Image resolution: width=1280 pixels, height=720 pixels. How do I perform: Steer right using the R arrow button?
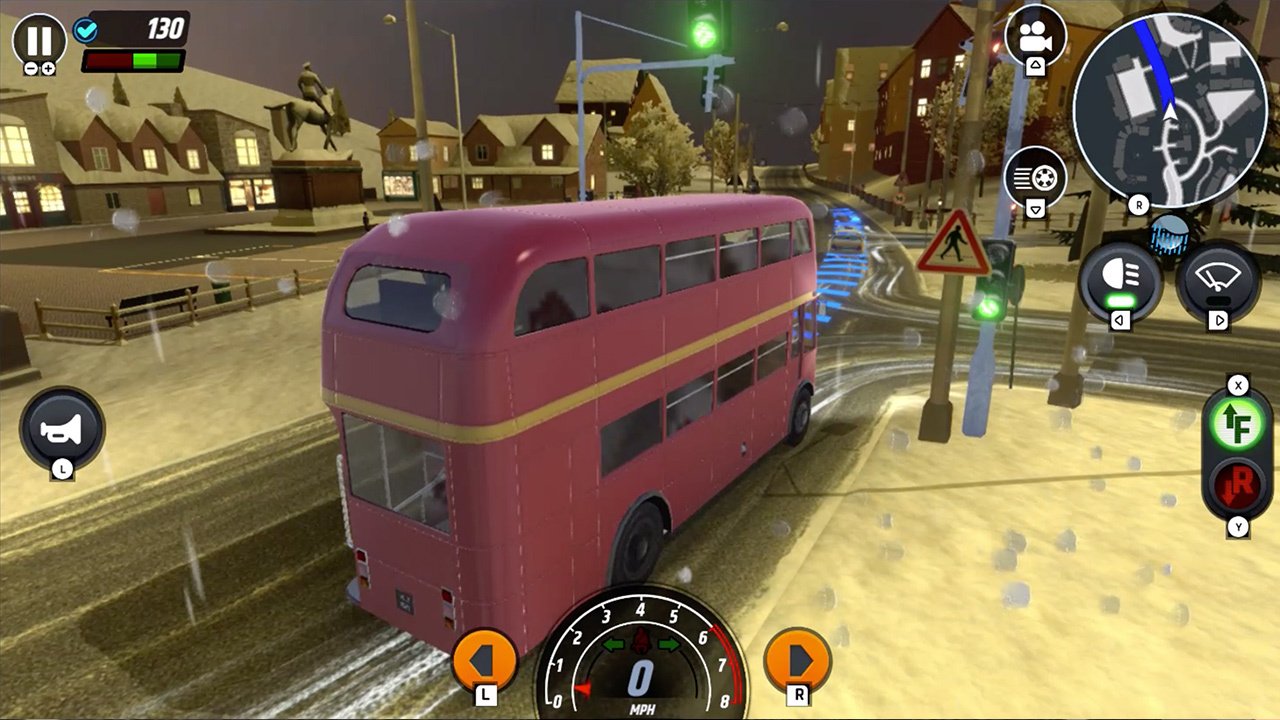tap(796, 660)
